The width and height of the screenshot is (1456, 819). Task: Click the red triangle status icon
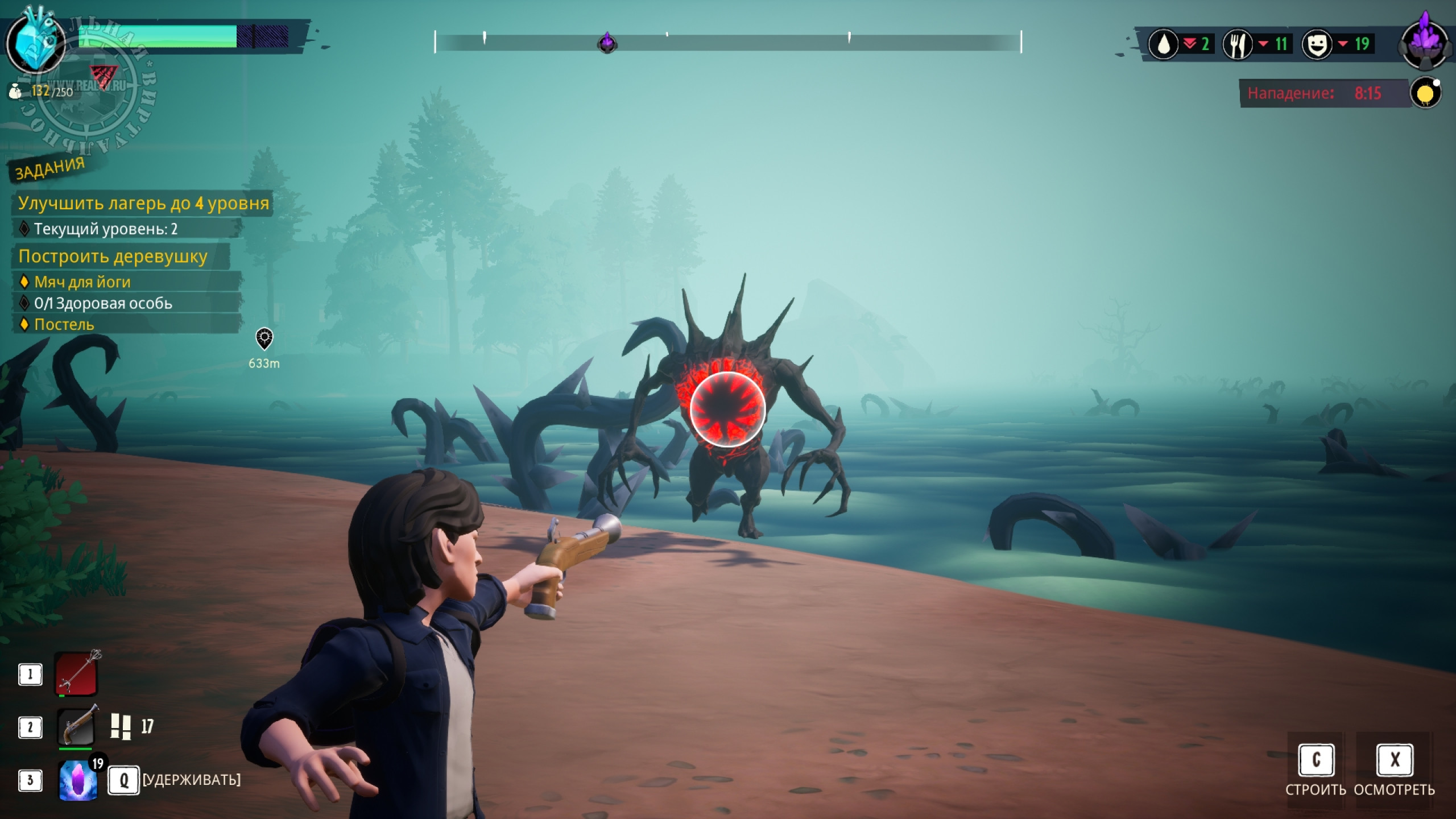(103, 76)
